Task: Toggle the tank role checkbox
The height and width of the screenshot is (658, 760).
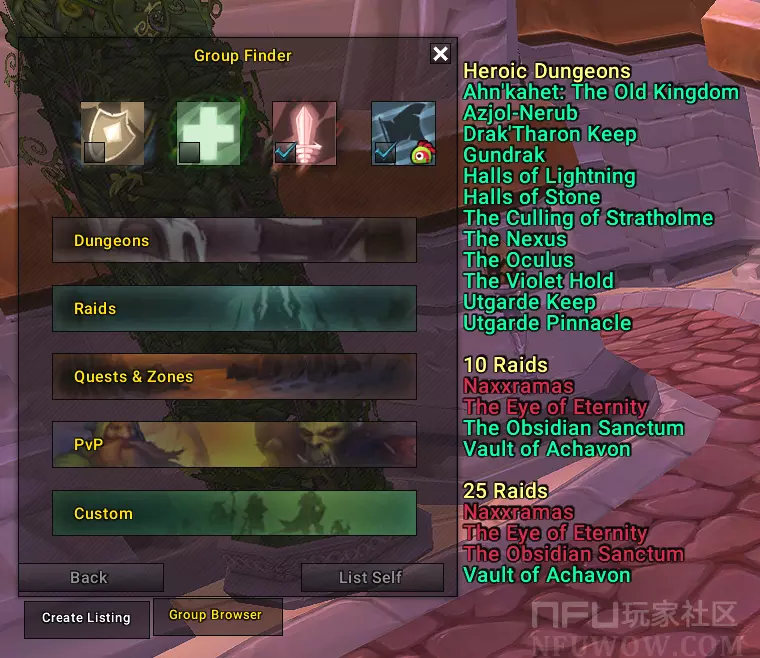Action: (94, 152)
